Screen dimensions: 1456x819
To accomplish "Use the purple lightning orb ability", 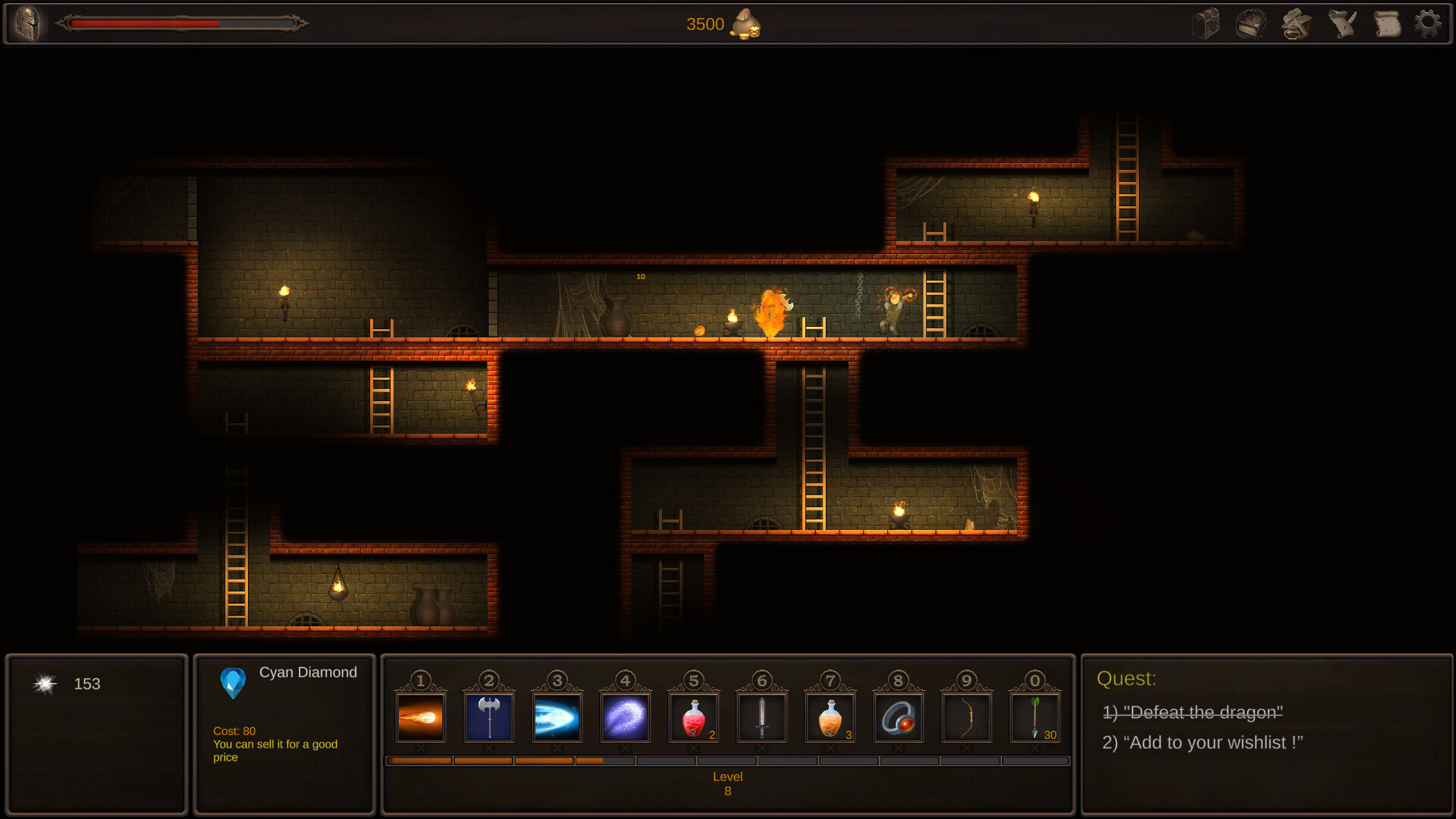I will pos(626,717).
